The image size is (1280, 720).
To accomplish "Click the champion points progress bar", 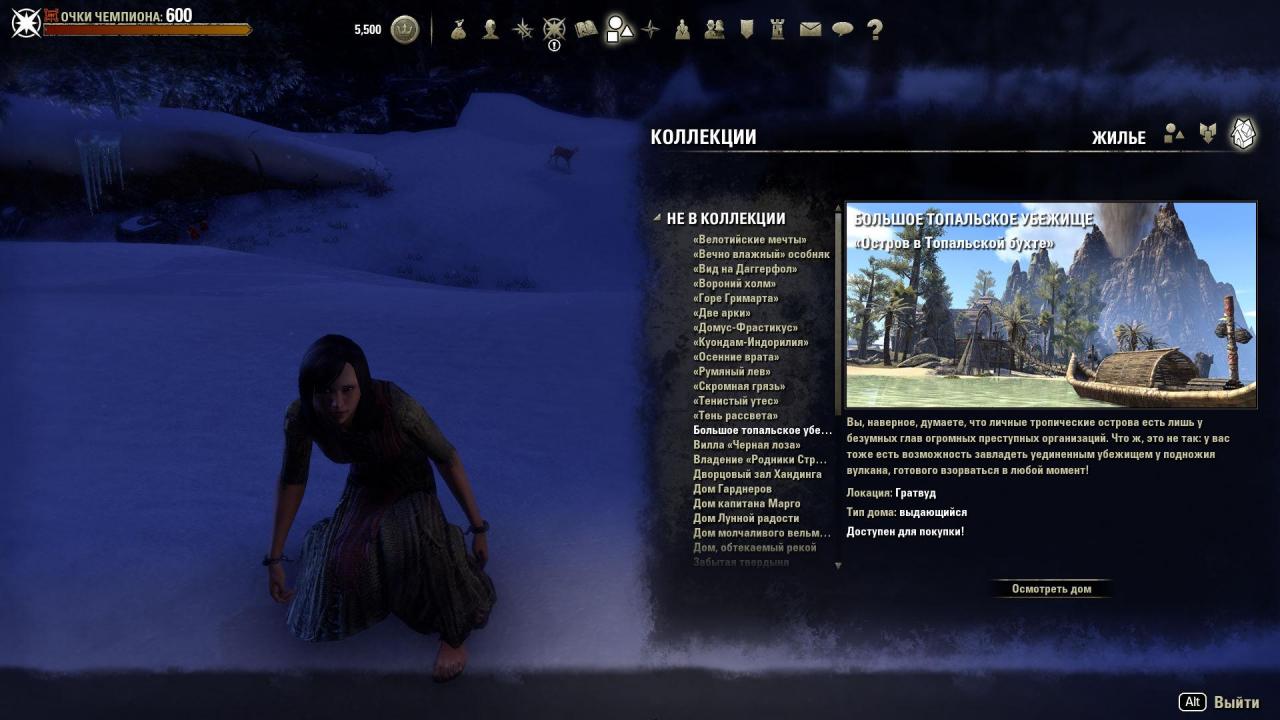I will [150, 31].
